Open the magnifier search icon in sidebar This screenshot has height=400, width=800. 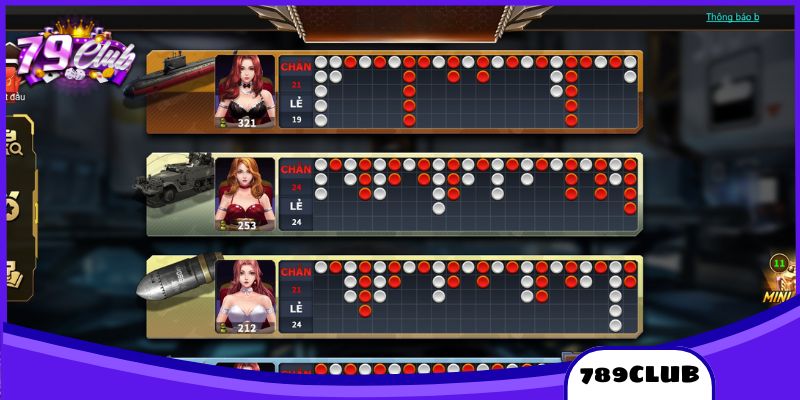pos(14,147)
